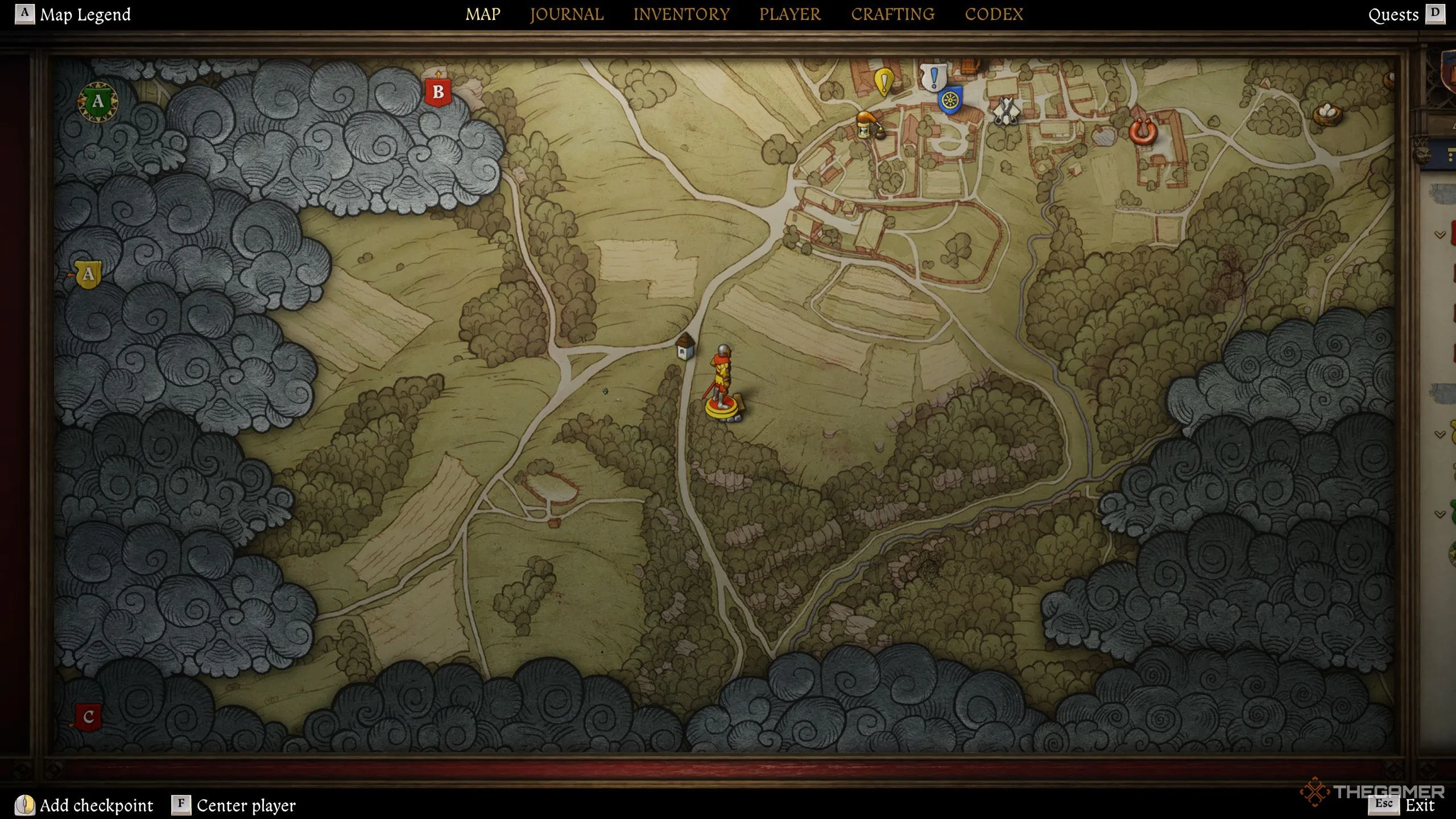Show the Crafting tab
This screenshot has width=1456, height=819.
(x=892, y=14)
